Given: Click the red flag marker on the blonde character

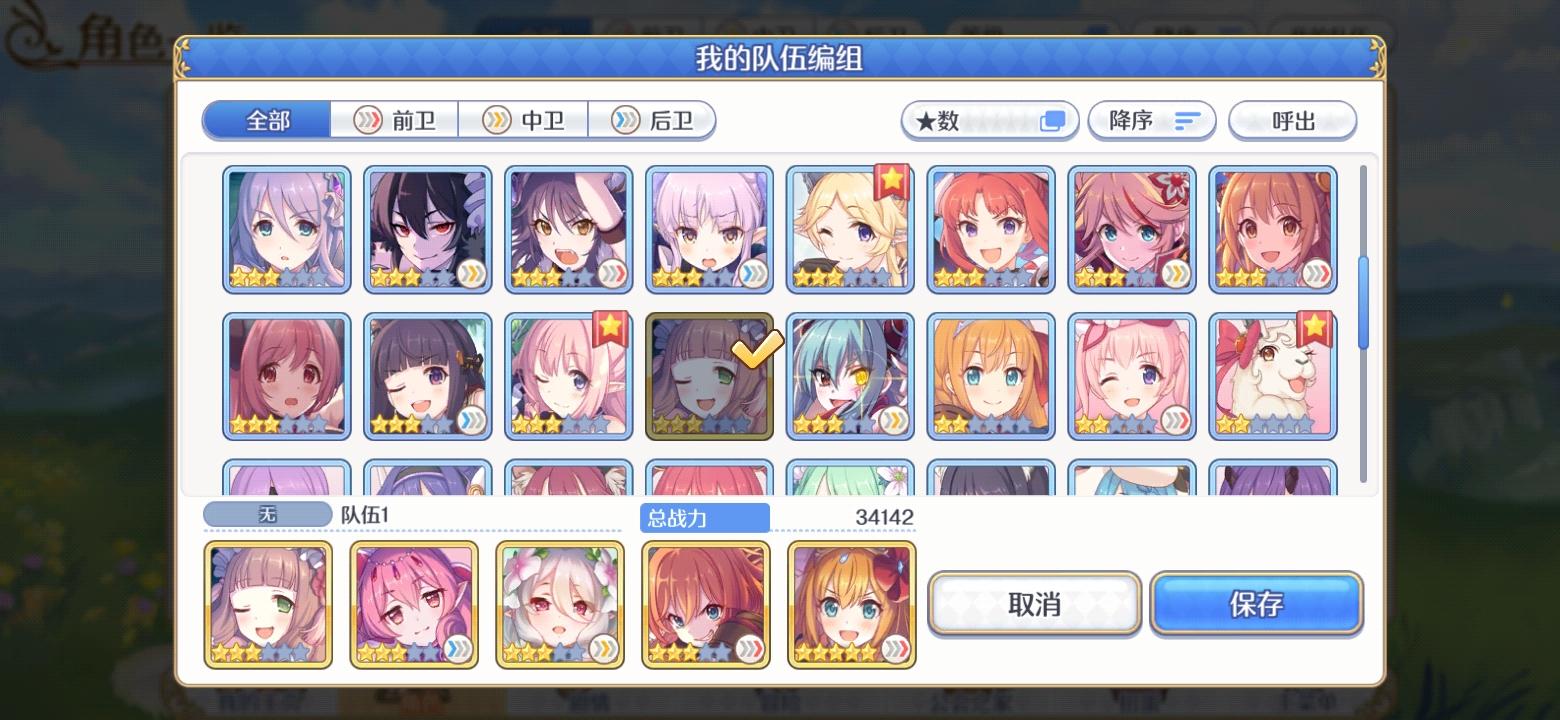Looking at the screenshot, I should 893,181.
